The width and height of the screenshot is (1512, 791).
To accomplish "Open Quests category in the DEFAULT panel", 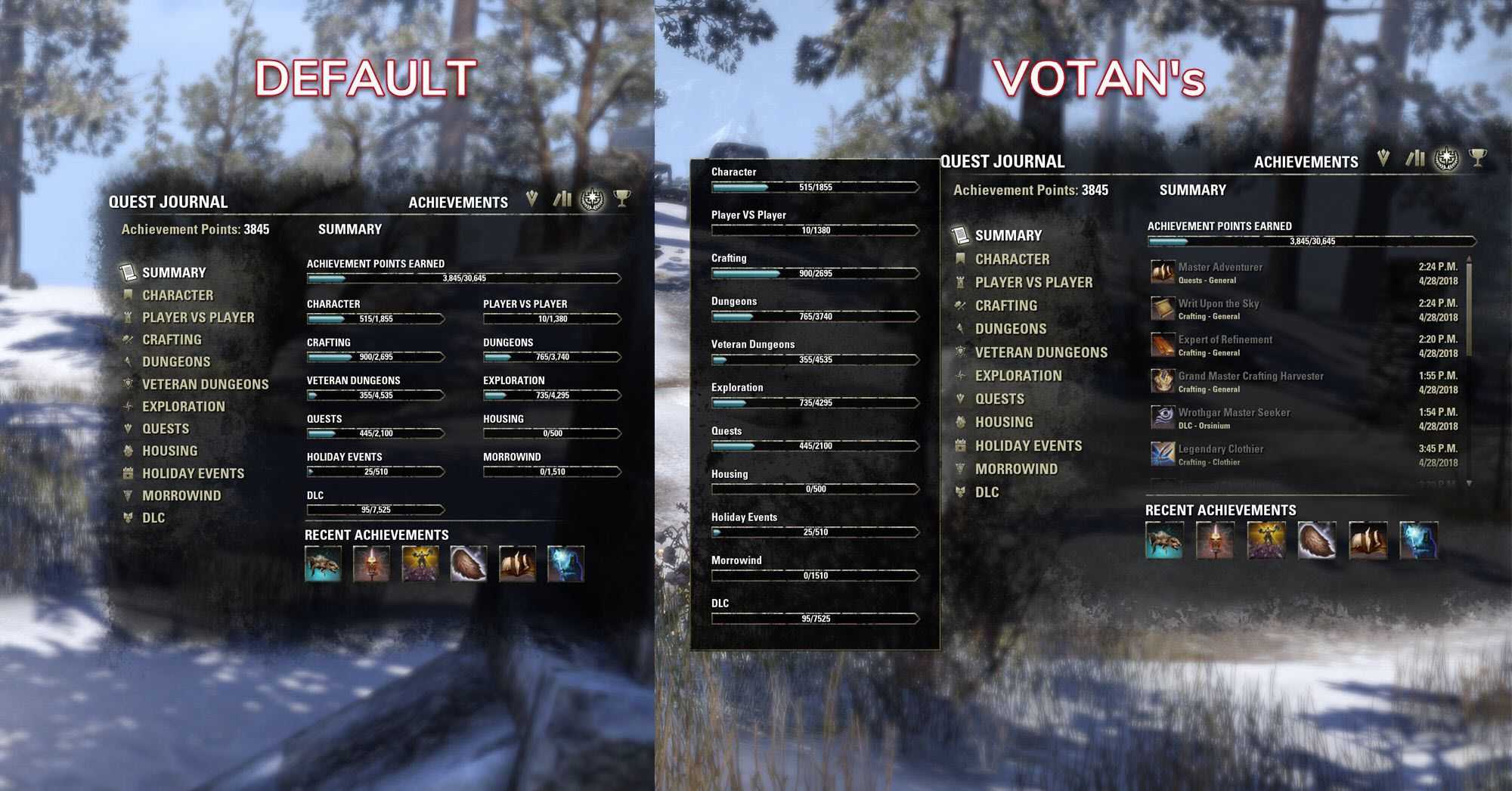I will [166, 429].
